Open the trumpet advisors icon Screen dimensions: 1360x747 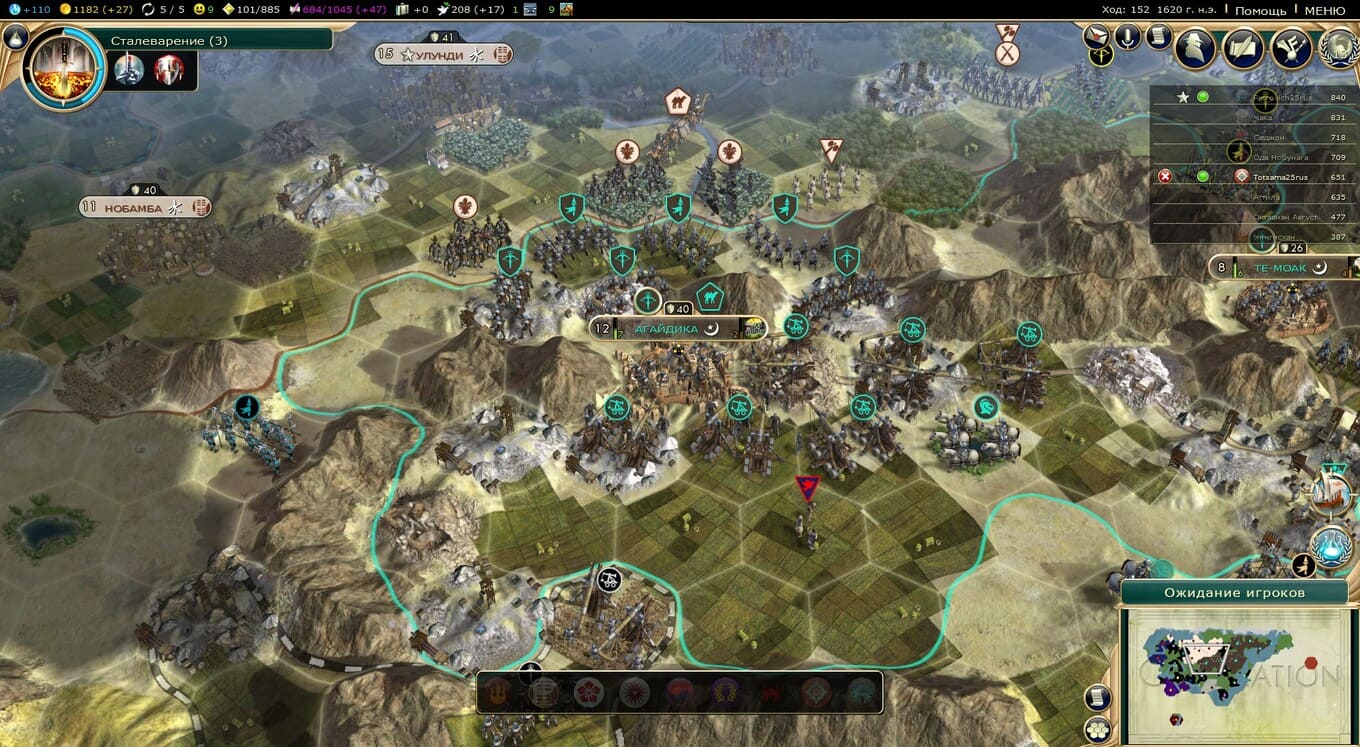[x=1291, y=48]
